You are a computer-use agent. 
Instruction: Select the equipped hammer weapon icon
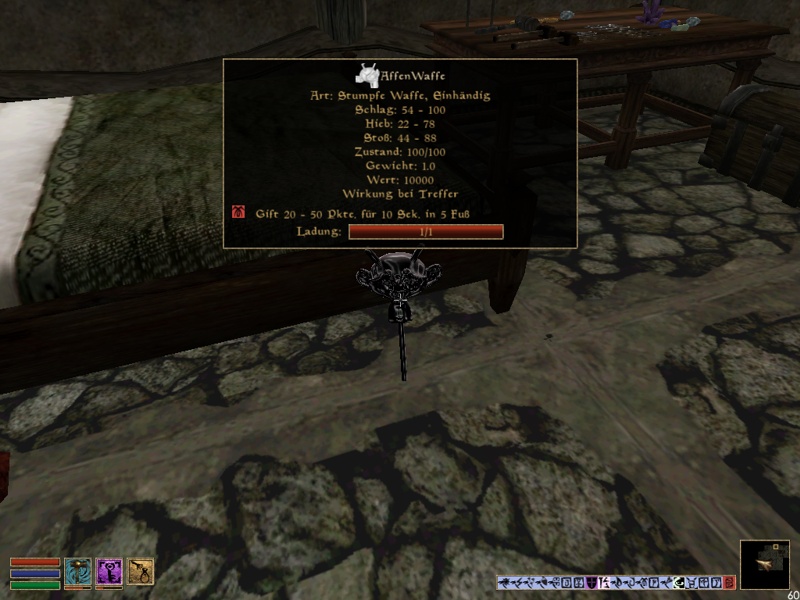[77, 571]
